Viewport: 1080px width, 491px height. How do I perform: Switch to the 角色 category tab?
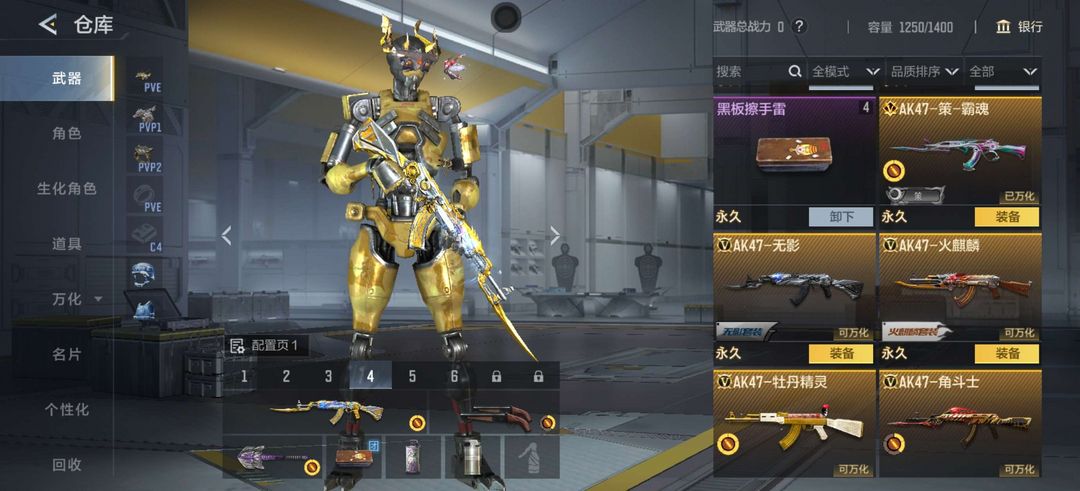66,133
